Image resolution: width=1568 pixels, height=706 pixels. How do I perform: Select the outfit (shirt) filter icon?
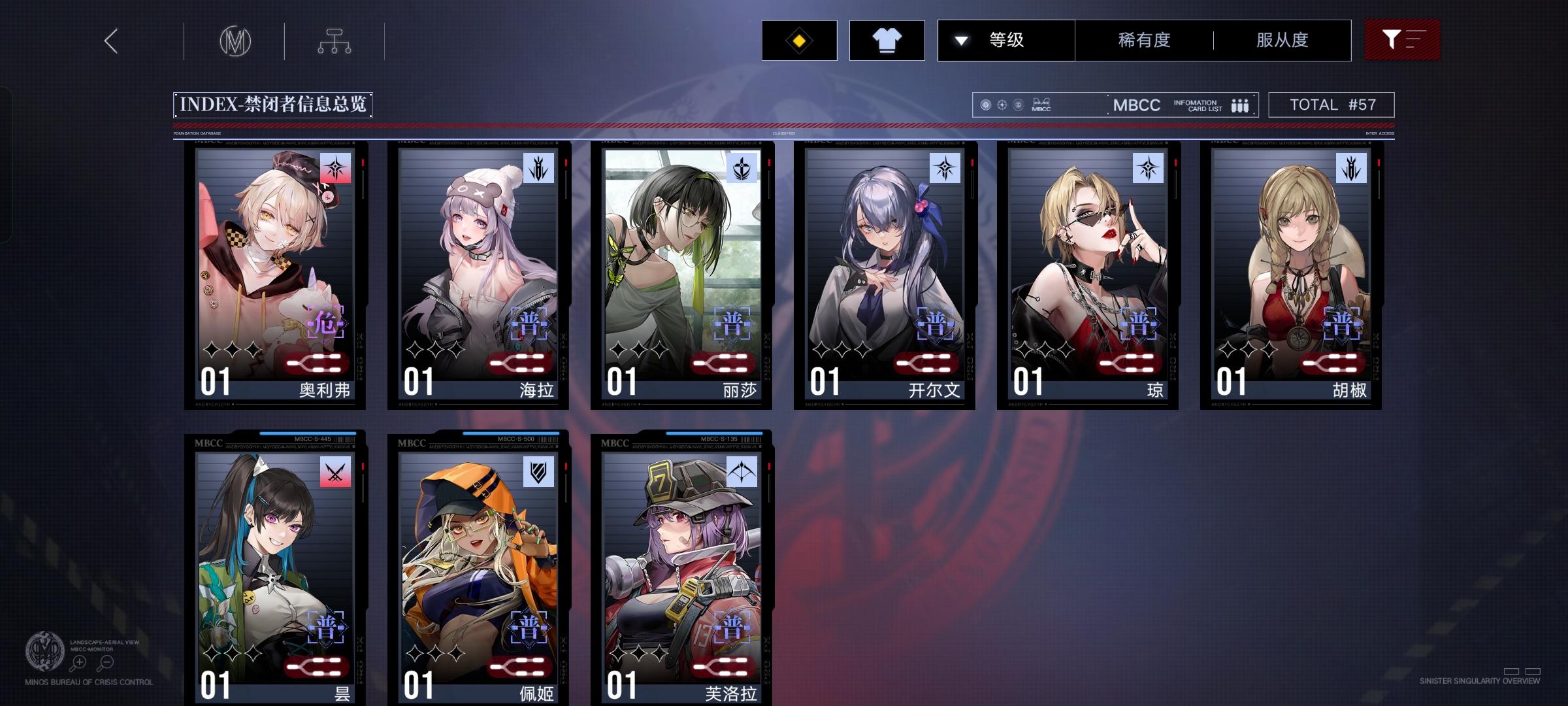887,40
